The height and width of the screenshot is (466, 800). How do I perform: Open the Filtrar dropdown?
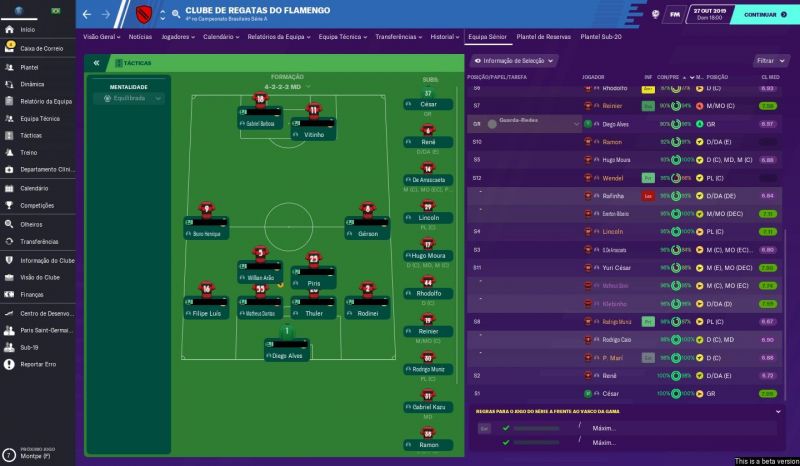[769, 61]
